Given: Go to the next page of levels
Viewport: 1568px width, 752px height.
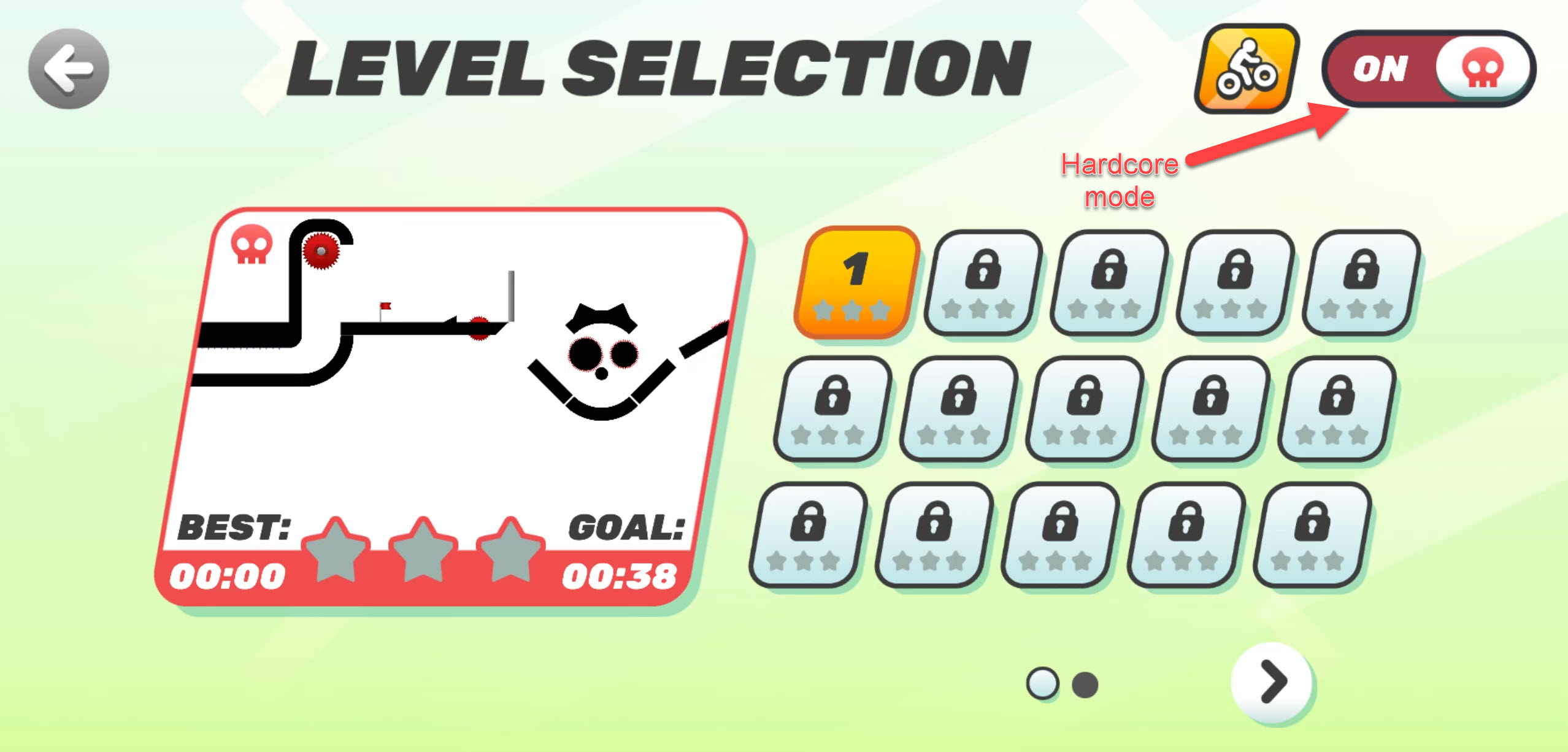Looking at the screenshot, I should [x=1271, y=681].
